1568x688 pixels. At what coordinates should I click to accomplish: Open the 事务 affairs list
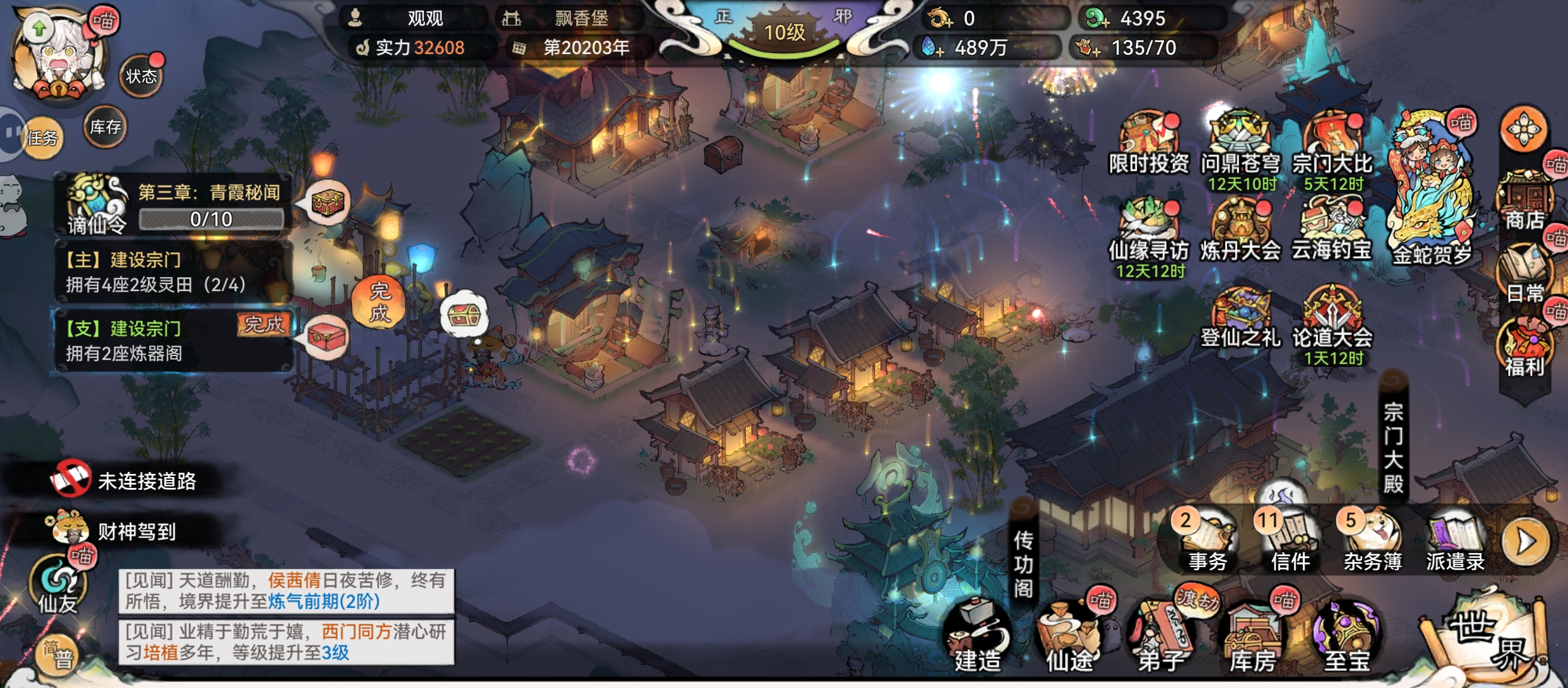pyautogui.click(x=1207, y=541)
